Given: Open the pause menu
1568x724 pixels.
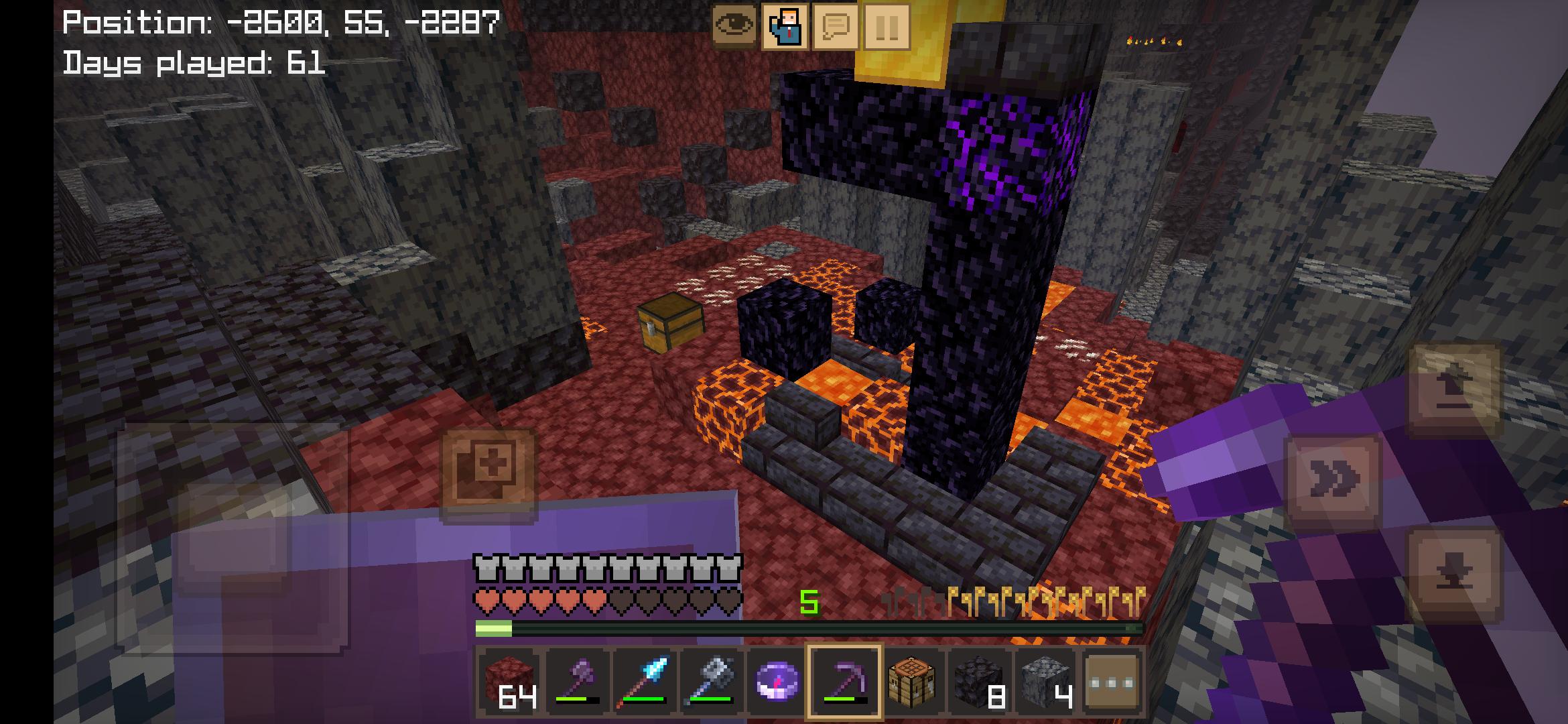Looking at the screenshot, I should pyautogui.click(x=887, y=27).
